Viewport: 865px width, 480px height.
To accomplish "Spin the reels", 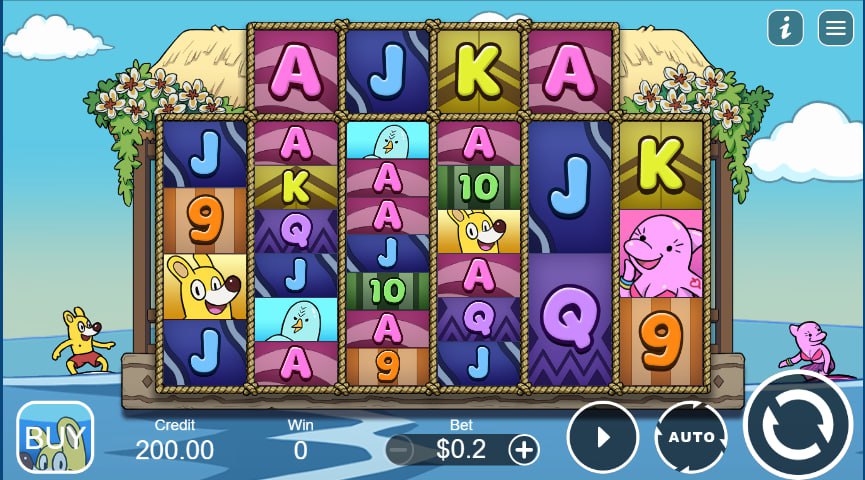I will (798, 427).
